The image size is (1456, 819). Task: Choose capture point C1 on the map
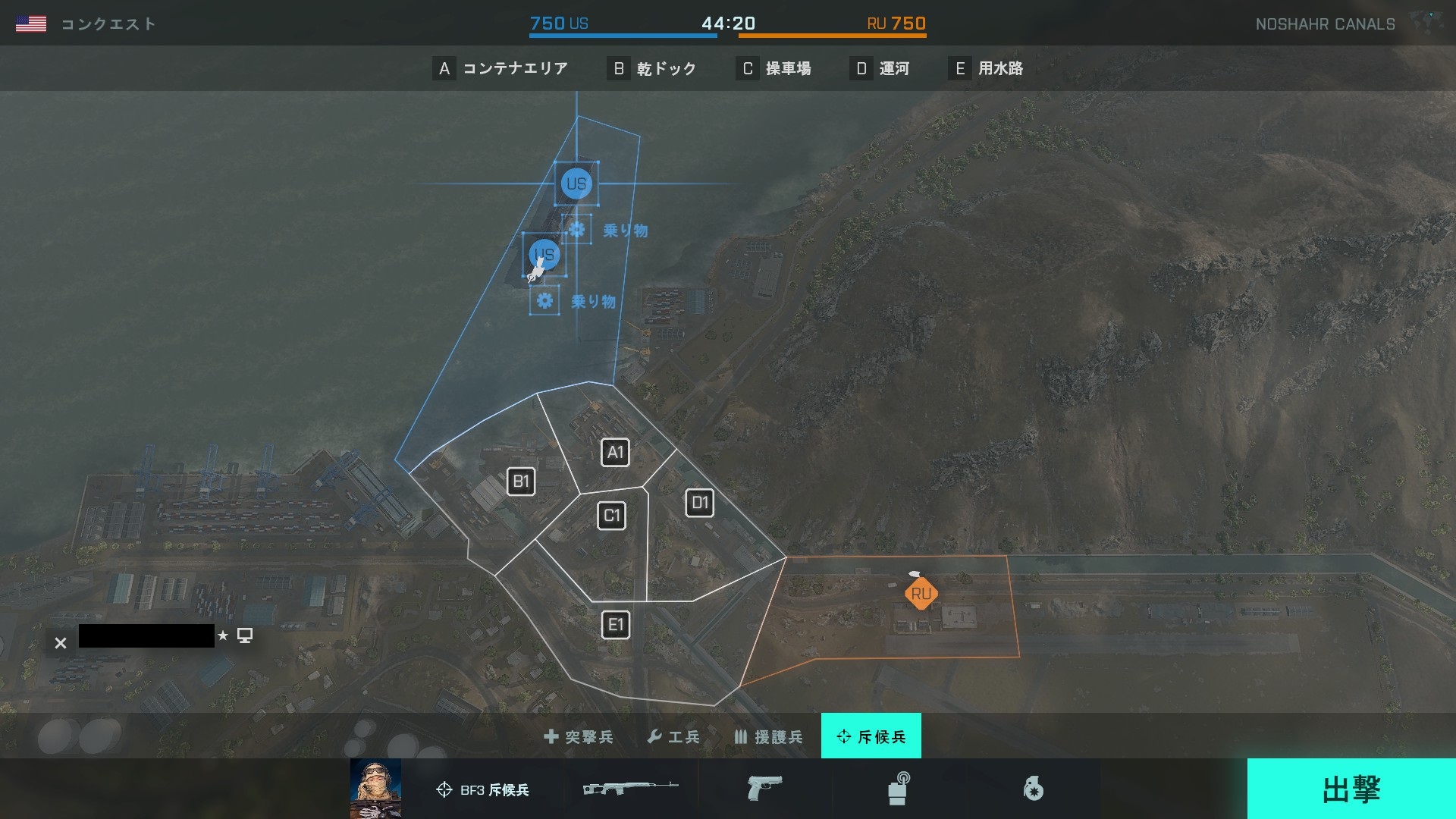(x=612, y=516)
